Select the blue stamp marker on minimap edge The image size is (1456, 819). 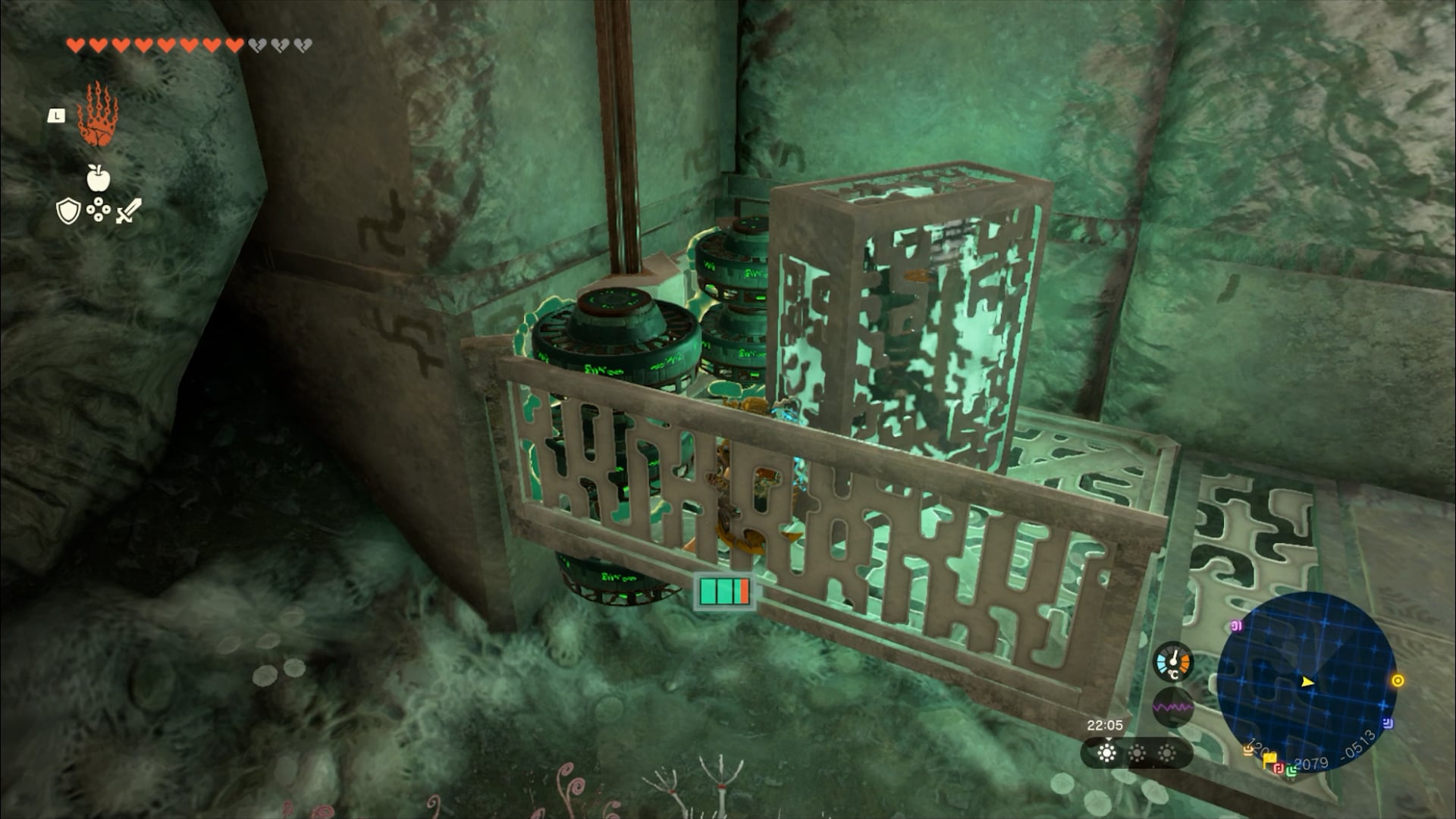[x=1388, y=723]
